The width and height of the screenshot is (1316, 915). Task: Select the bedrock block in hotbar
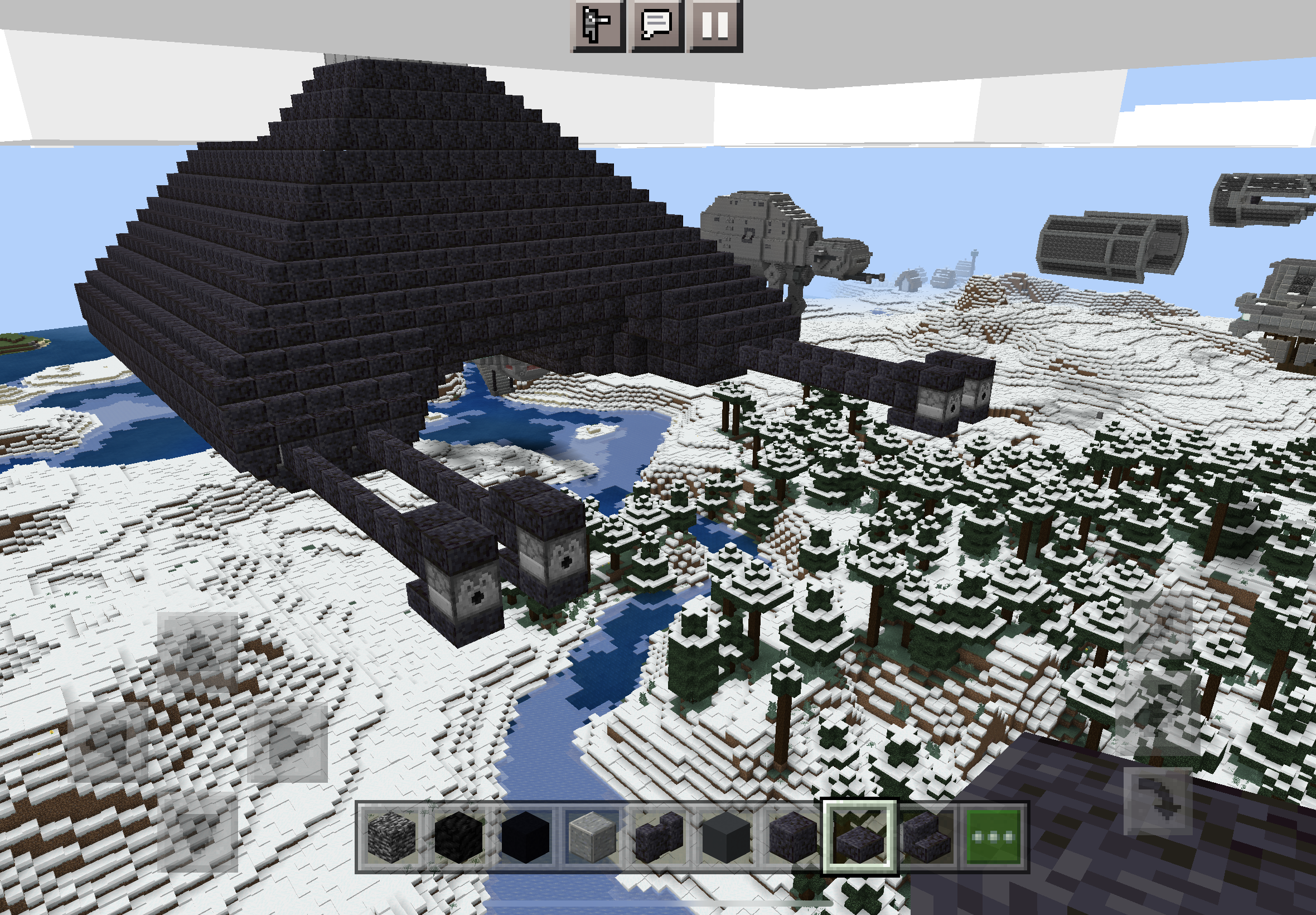click(391, 837)
